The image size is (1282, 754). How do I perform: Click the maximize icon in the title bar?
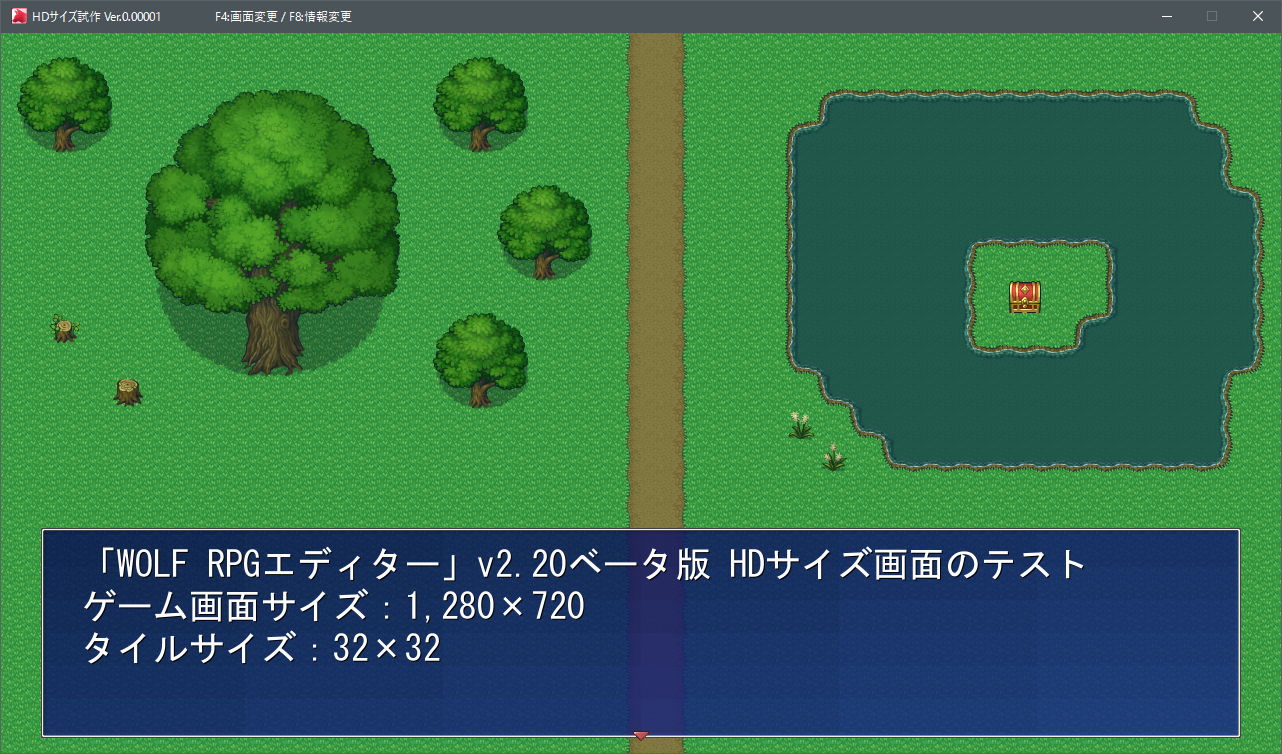(x=1210, y=16)
